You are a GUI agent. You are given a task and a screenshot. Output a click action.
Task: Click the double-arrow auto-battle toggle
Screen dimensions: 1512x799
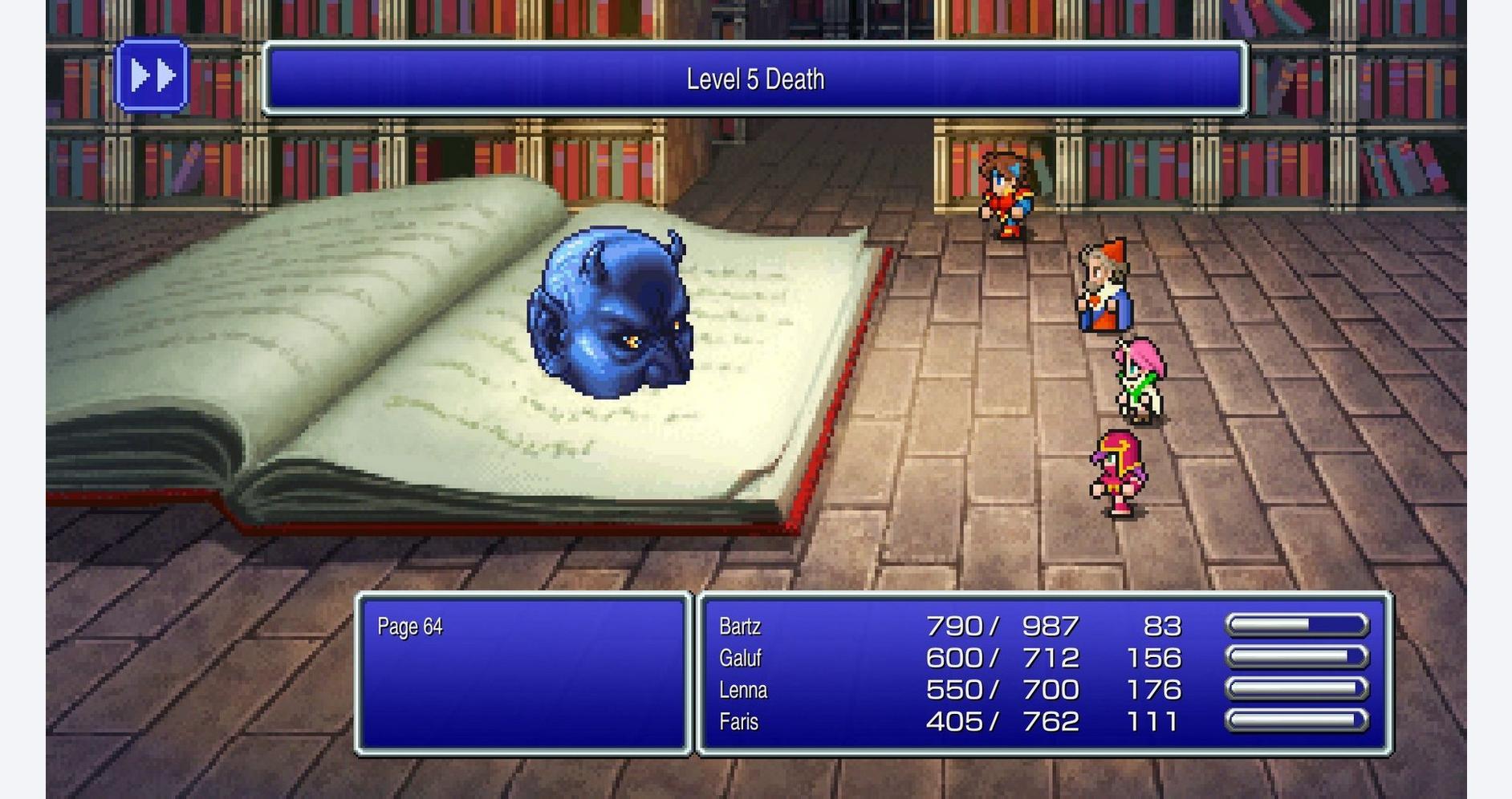[154, 78]
